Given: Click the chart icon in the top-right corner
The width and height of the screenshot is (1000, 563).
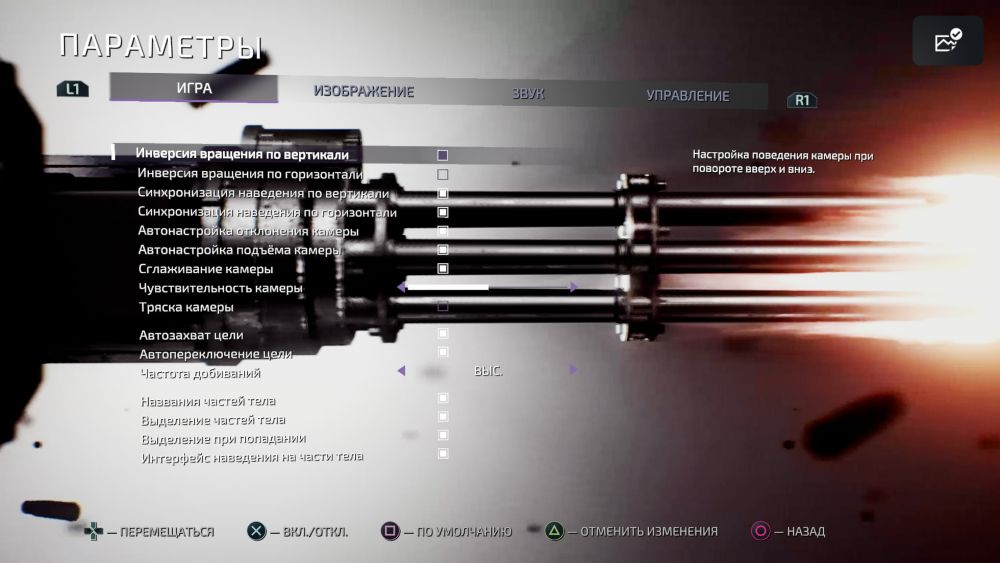Looking at the screenshot, I should click(x=947, y=41).
